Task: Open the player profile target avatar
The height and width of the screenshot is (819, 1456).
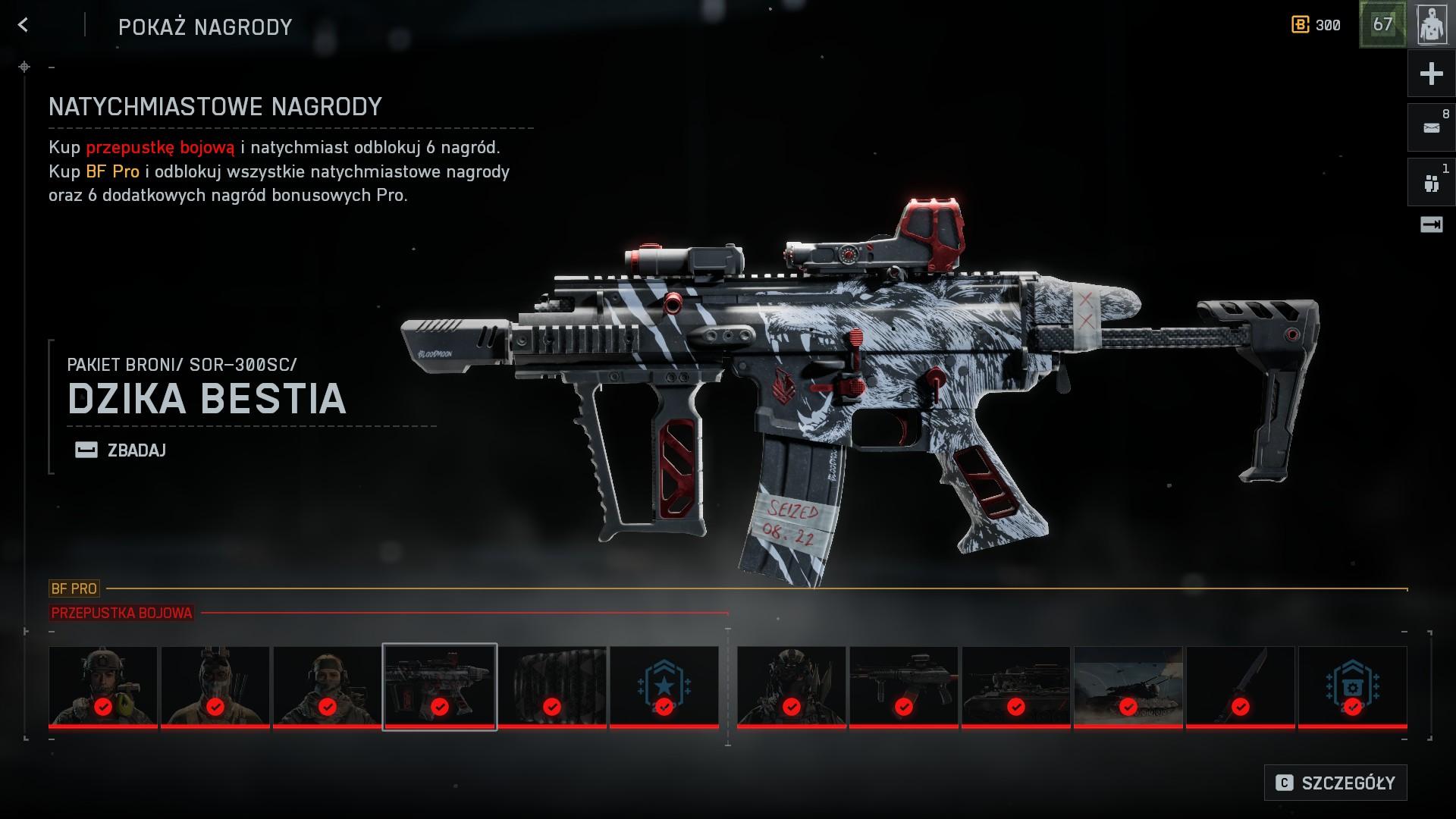Action: pyautogui.click(x=1431, y=26)
